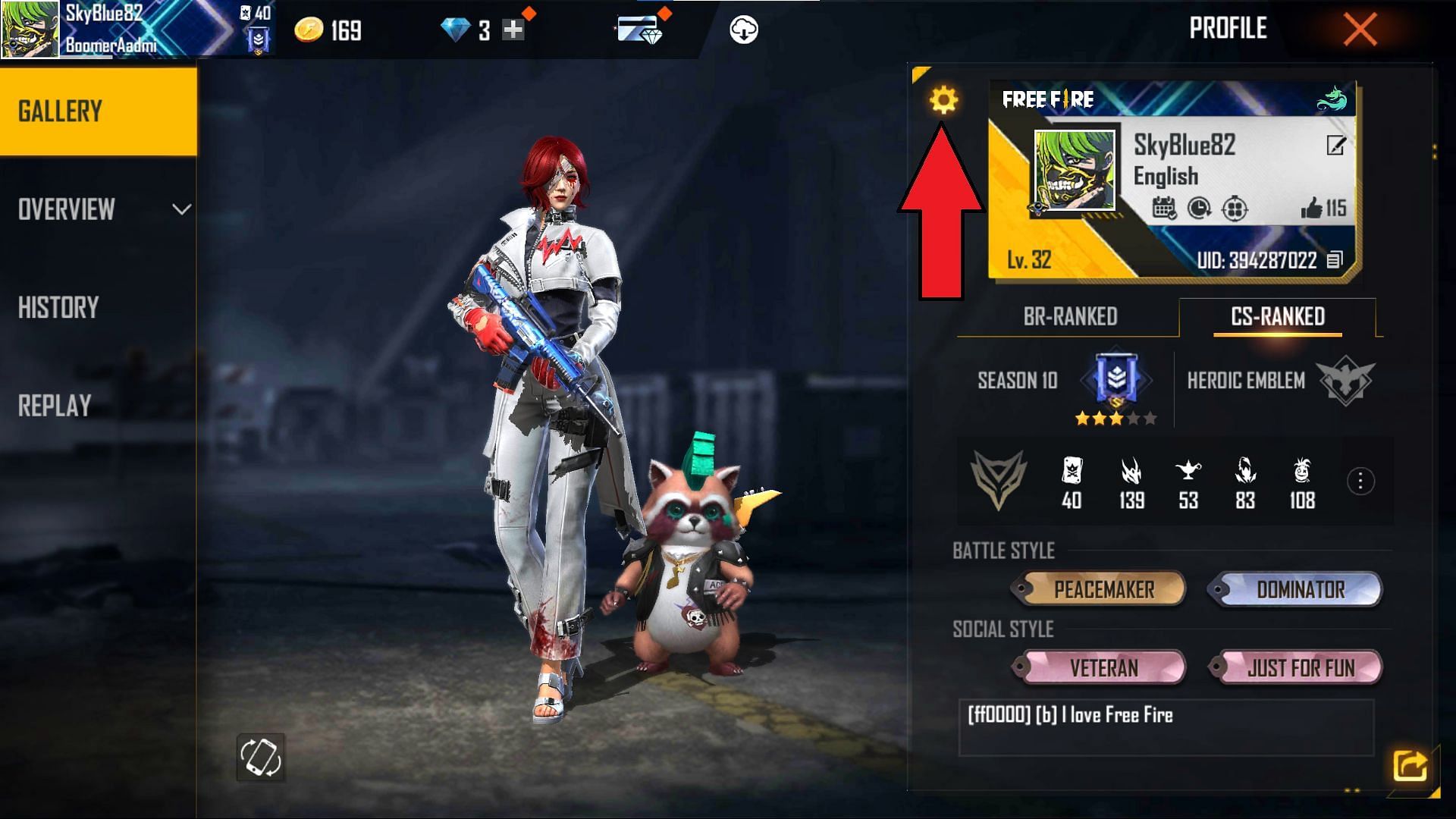
Task: Click the gear settings icon
Action: 943,100
